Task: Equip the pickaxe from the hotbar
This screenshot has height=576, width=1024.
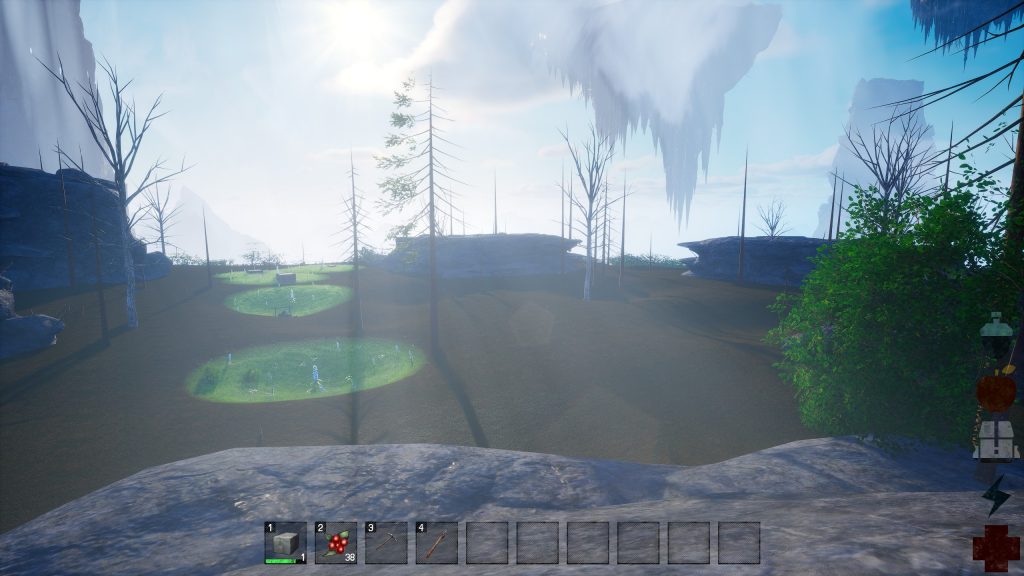Action: (x=386, y=543)
